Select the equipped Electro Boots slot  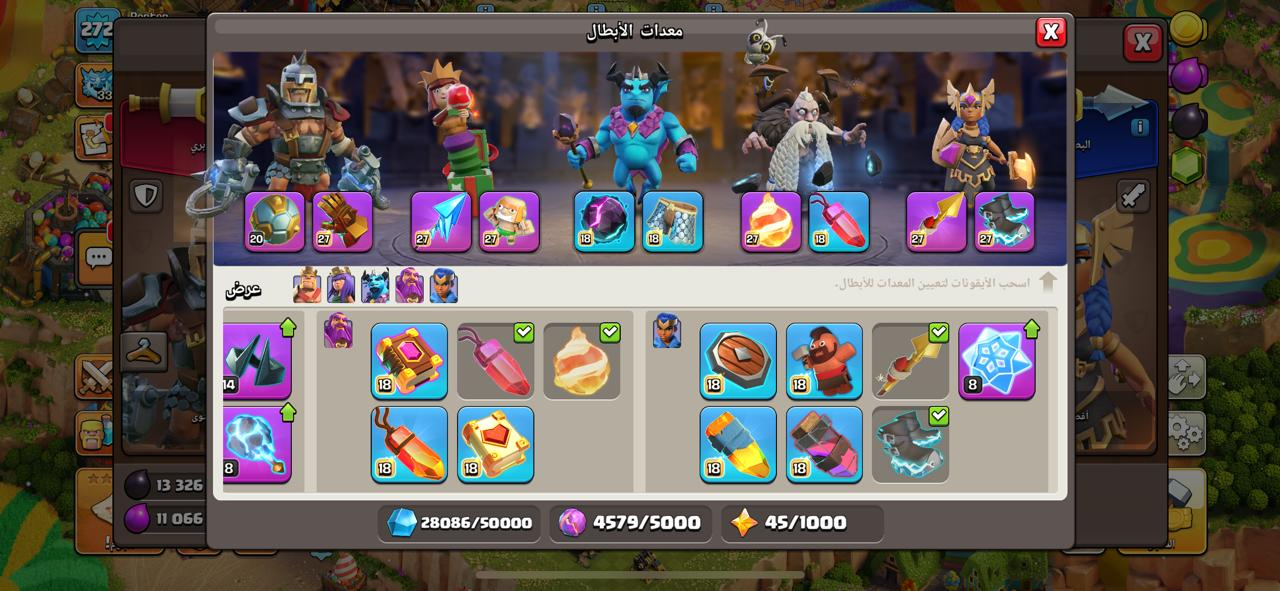[x=1004, y=221]
